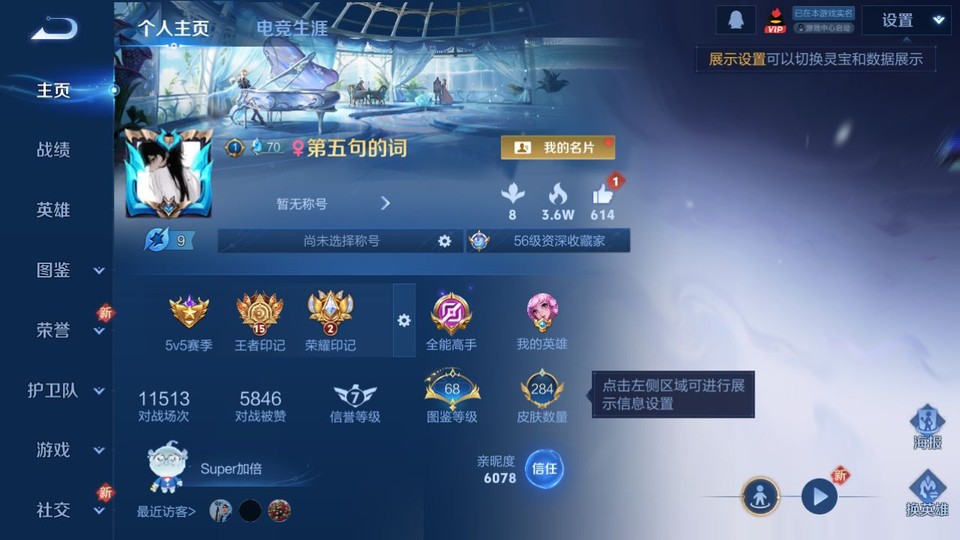
Task: Expand the 图鉴 sidebar entry
Action: click(x=66, y=270)
